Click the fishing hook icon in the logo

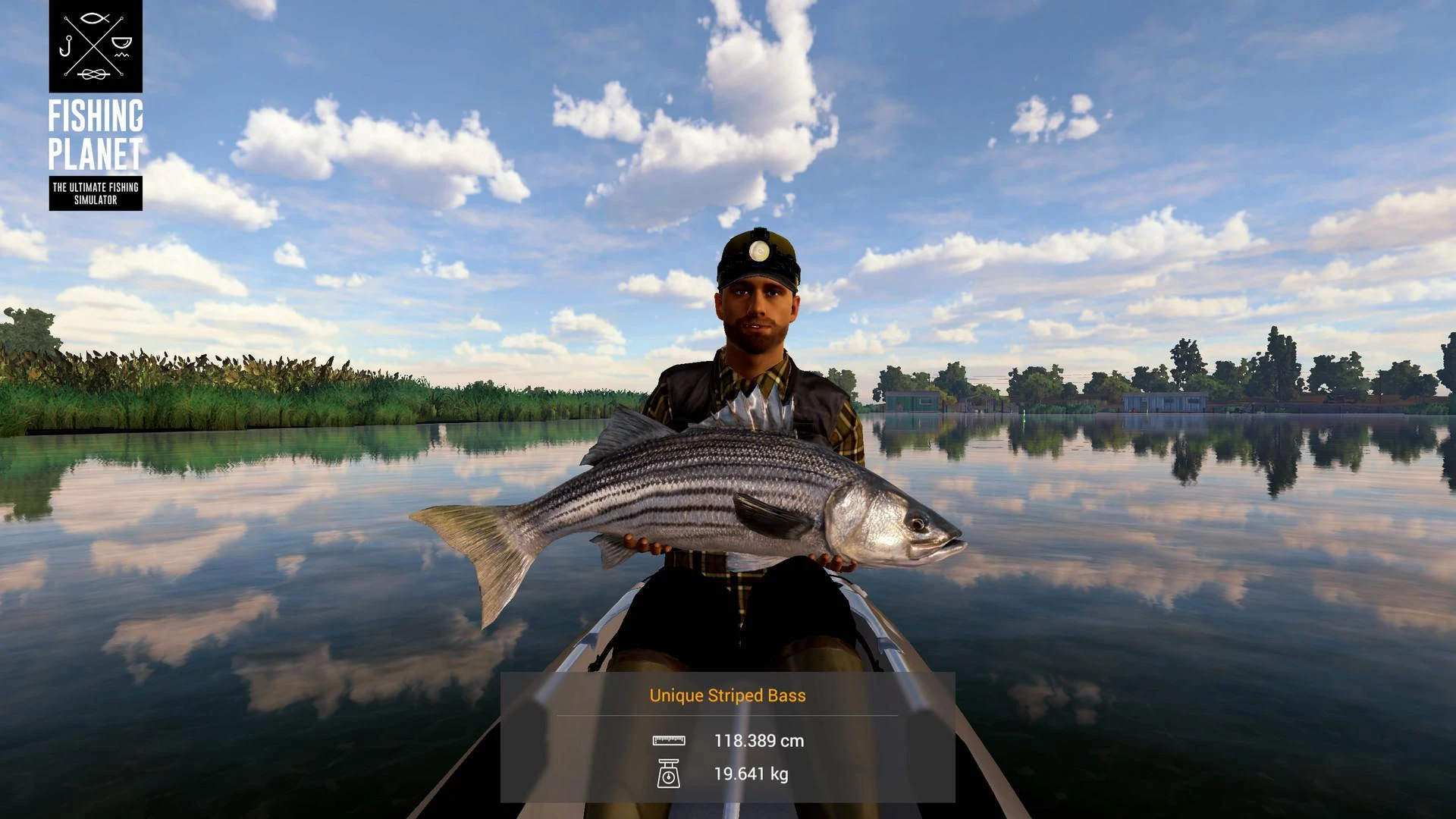(67, 45)
